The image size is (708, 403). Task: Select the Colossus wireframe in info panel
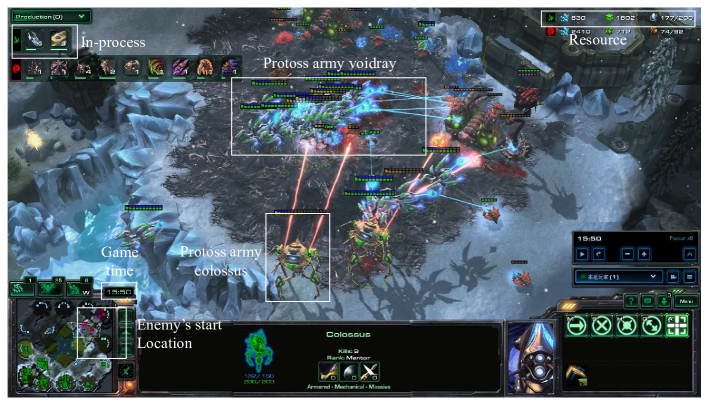(x=259, y=350)
